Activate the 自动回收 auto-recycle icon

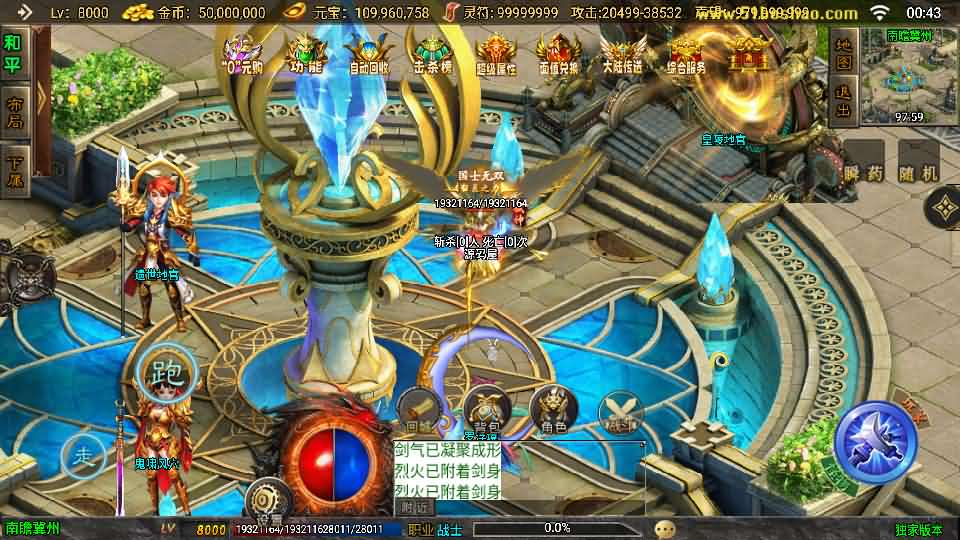[x=370, y=54]
